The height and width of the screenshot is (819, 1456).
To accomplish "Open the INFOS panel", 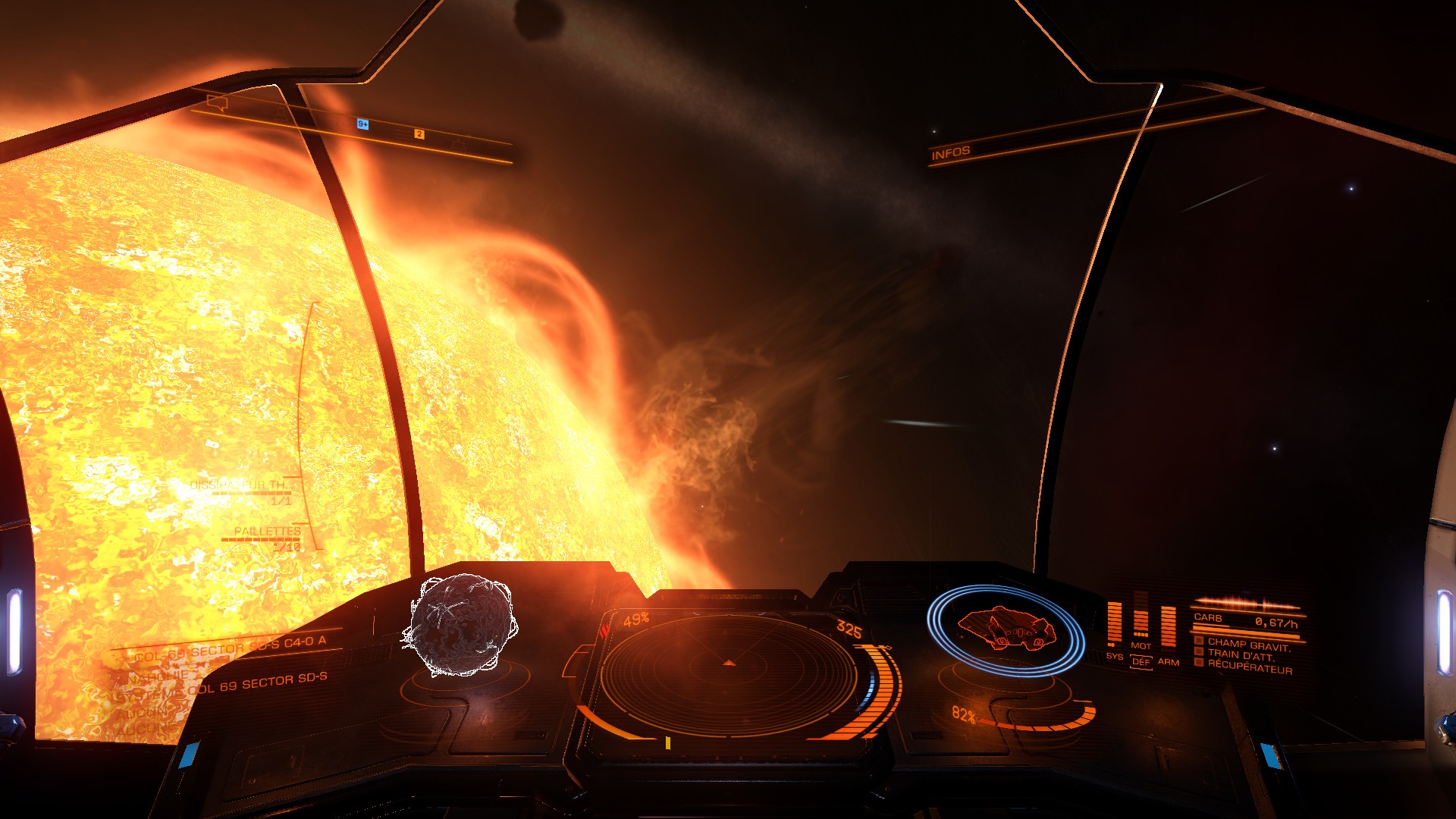I will coord(951,152).
